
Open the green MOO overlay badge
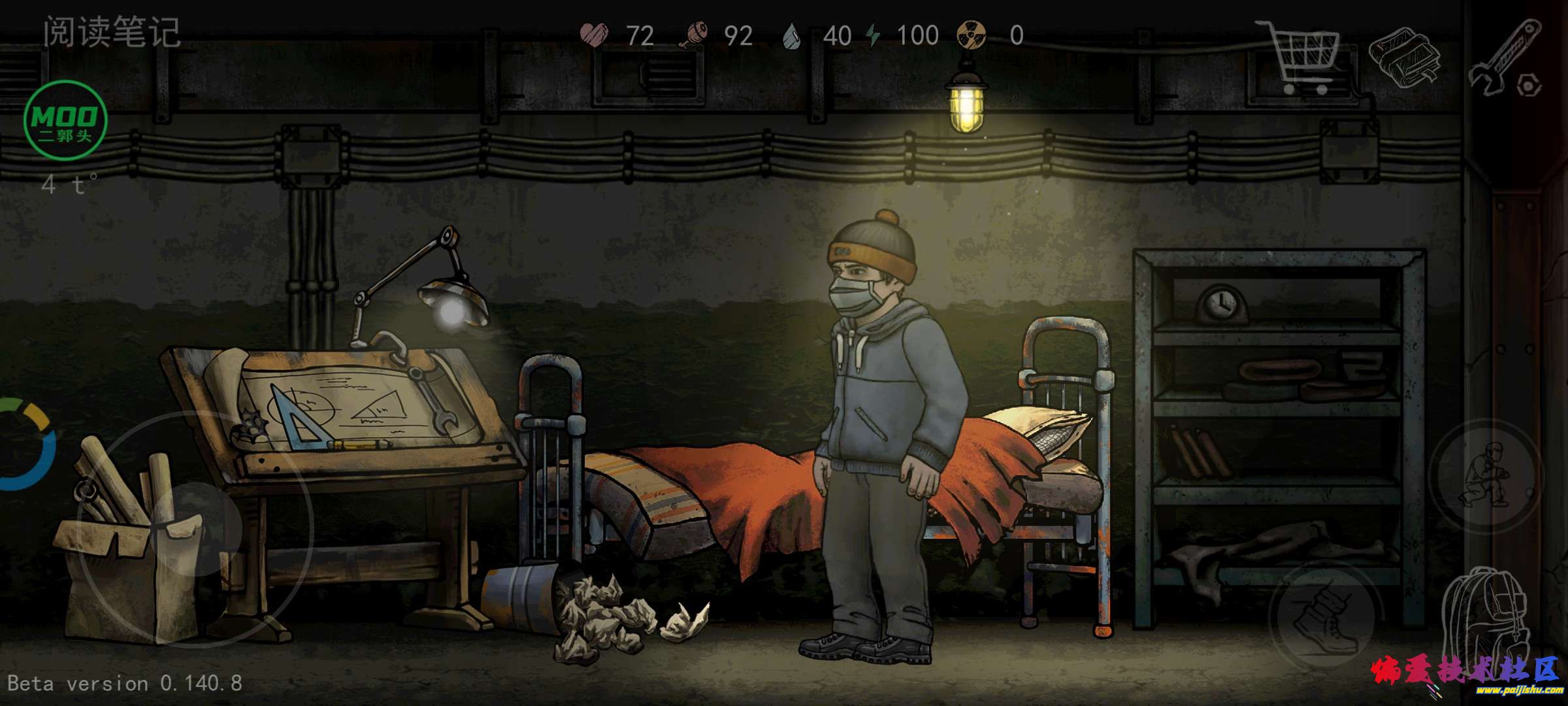tap(65, 120)
